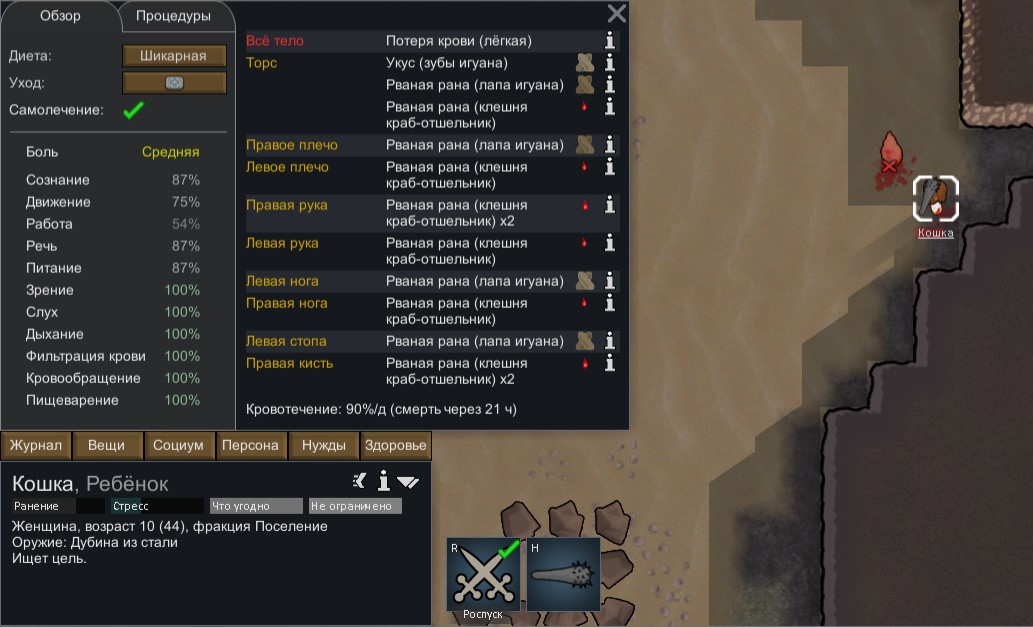The height and width of the screenshot is (627, 1033).
Task: Show info for the Потеря крови row
Action: pos(609,41)
